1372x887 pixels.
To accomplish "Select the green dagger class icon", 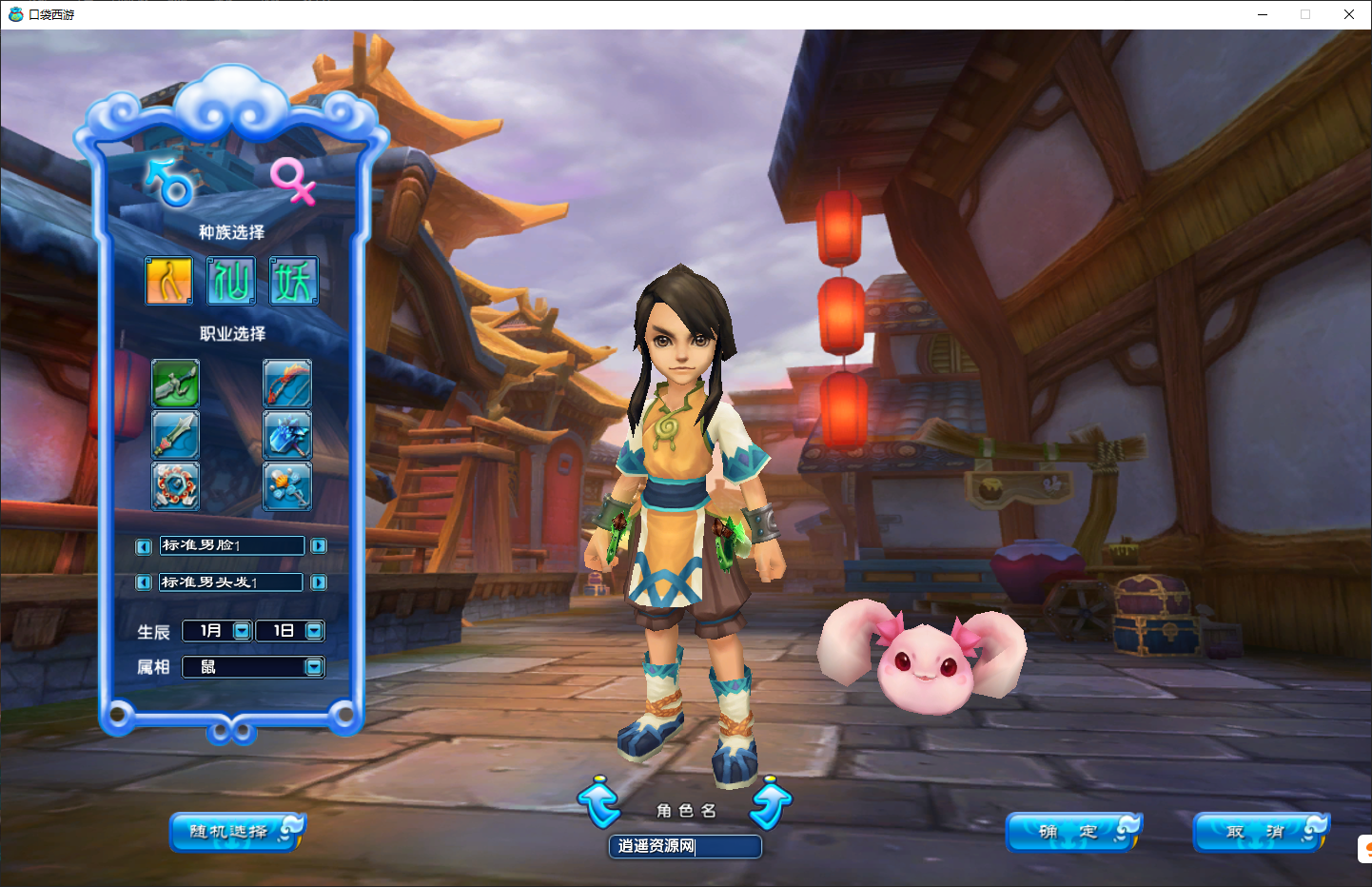I will click(176, 384).
